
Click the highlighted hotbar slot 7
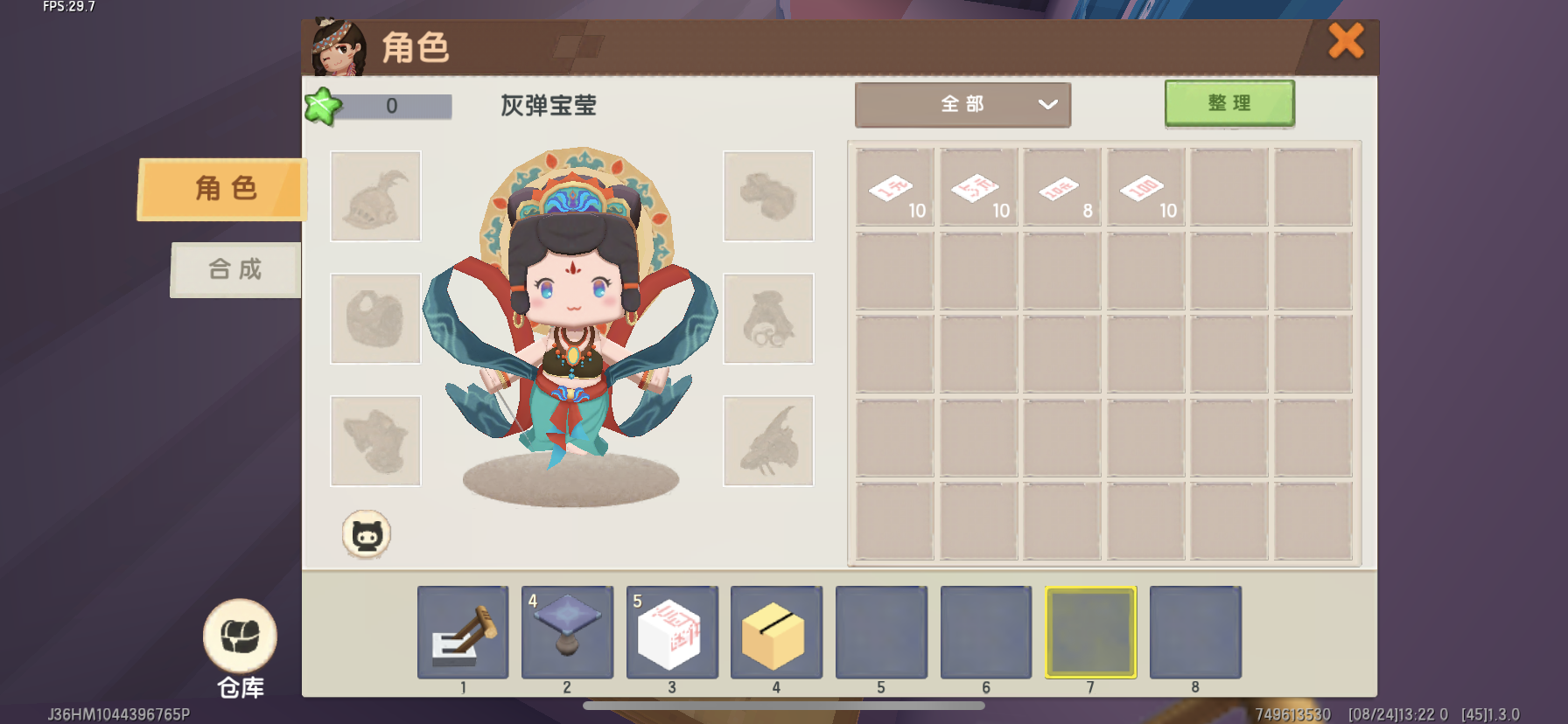1090,632
